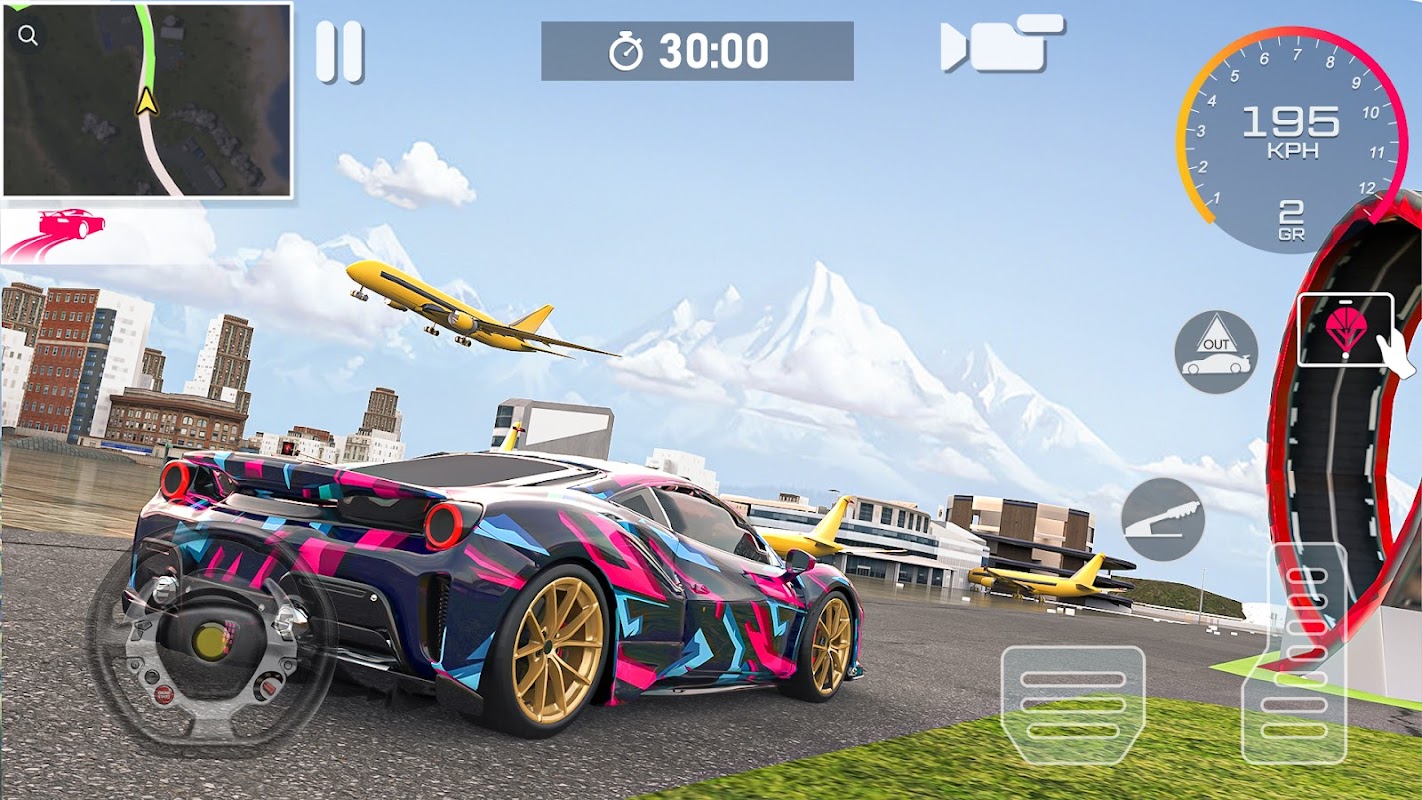
Task: Exit the car with the OUT button
Action: click(x=1216, y=352)
